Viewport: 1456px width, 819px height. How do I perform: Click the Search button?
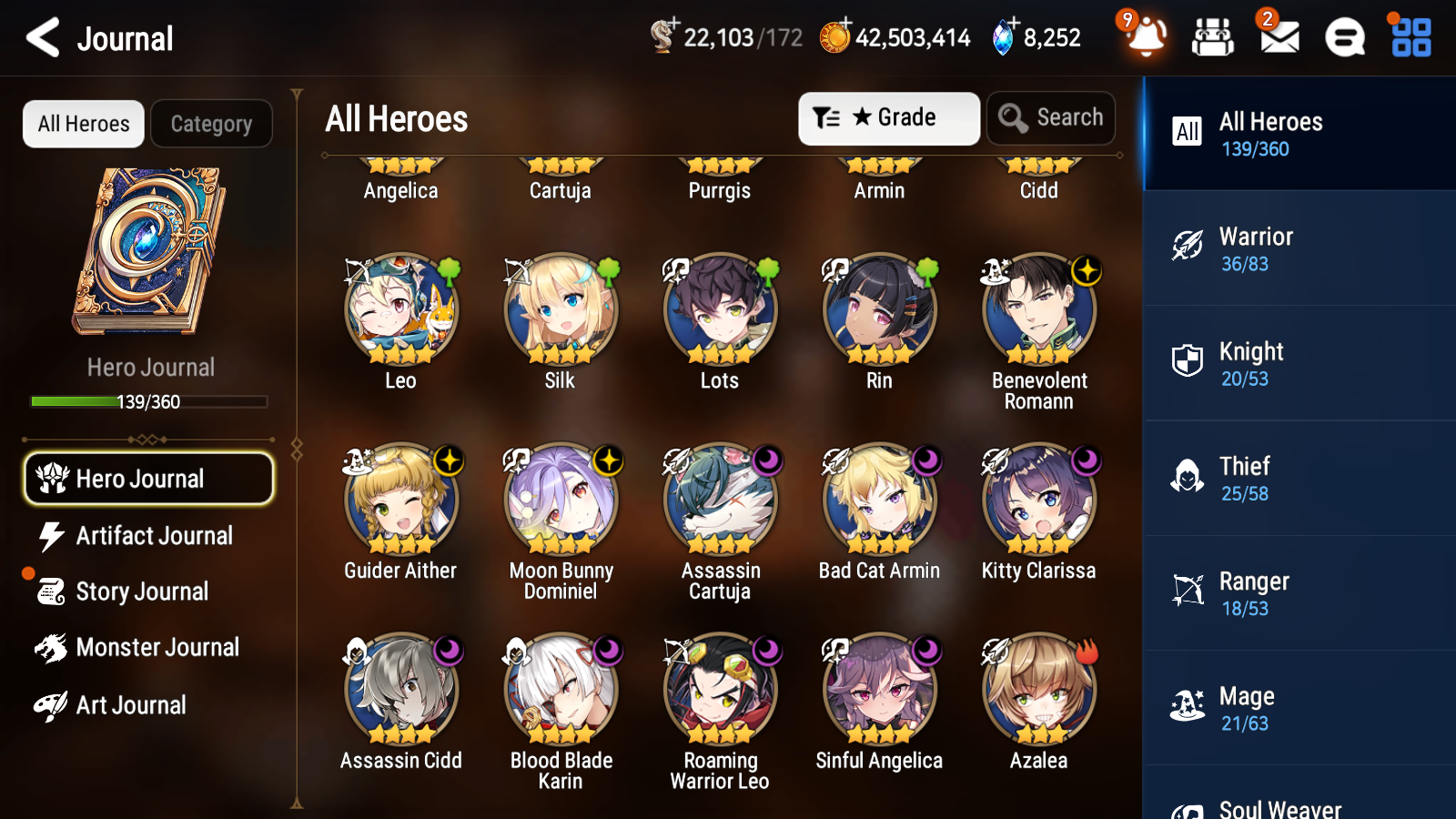(1051, 117)
